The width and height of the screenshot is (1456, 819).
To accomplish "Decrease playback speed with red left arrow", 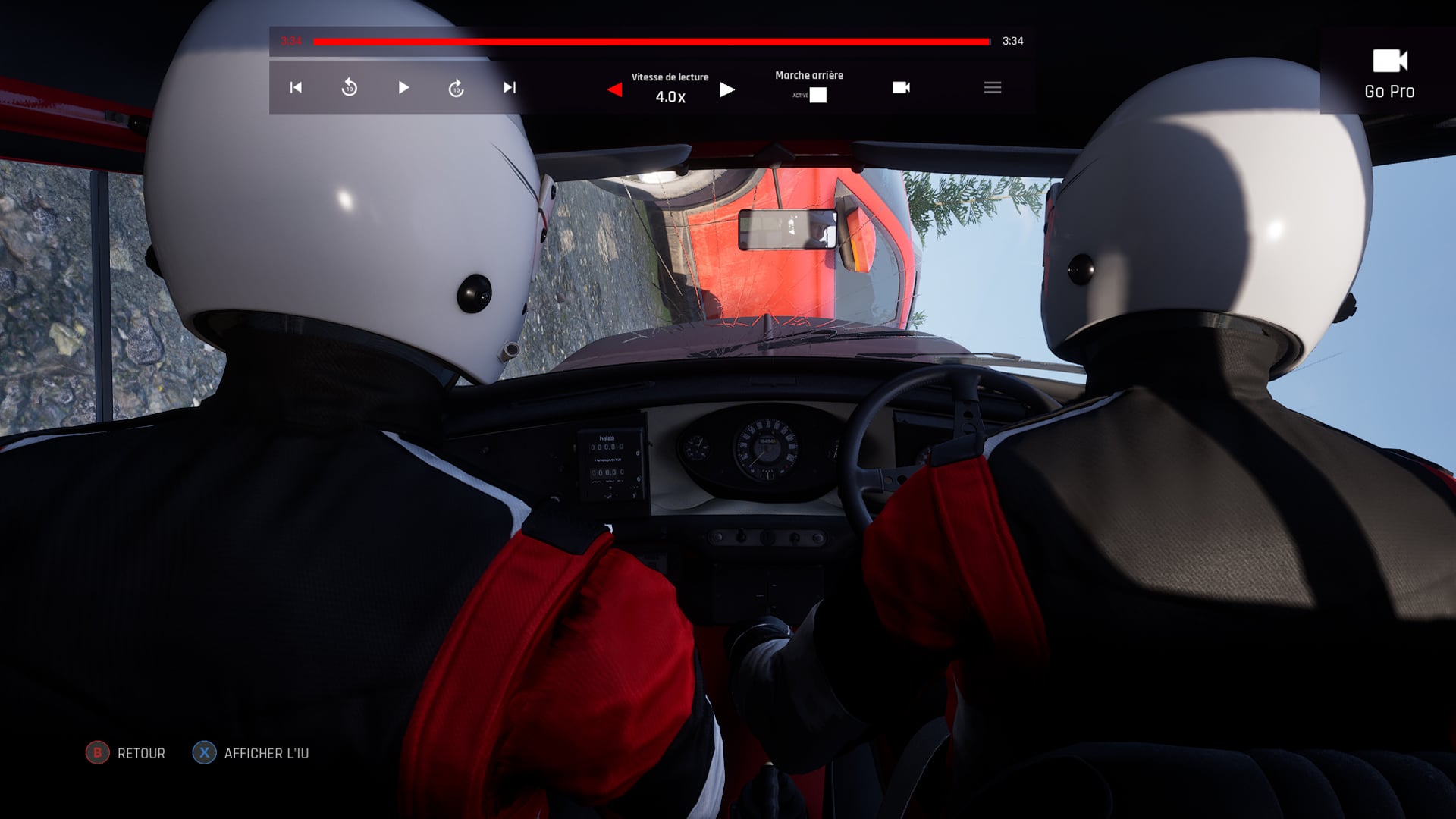I will (x=615, y=90).
